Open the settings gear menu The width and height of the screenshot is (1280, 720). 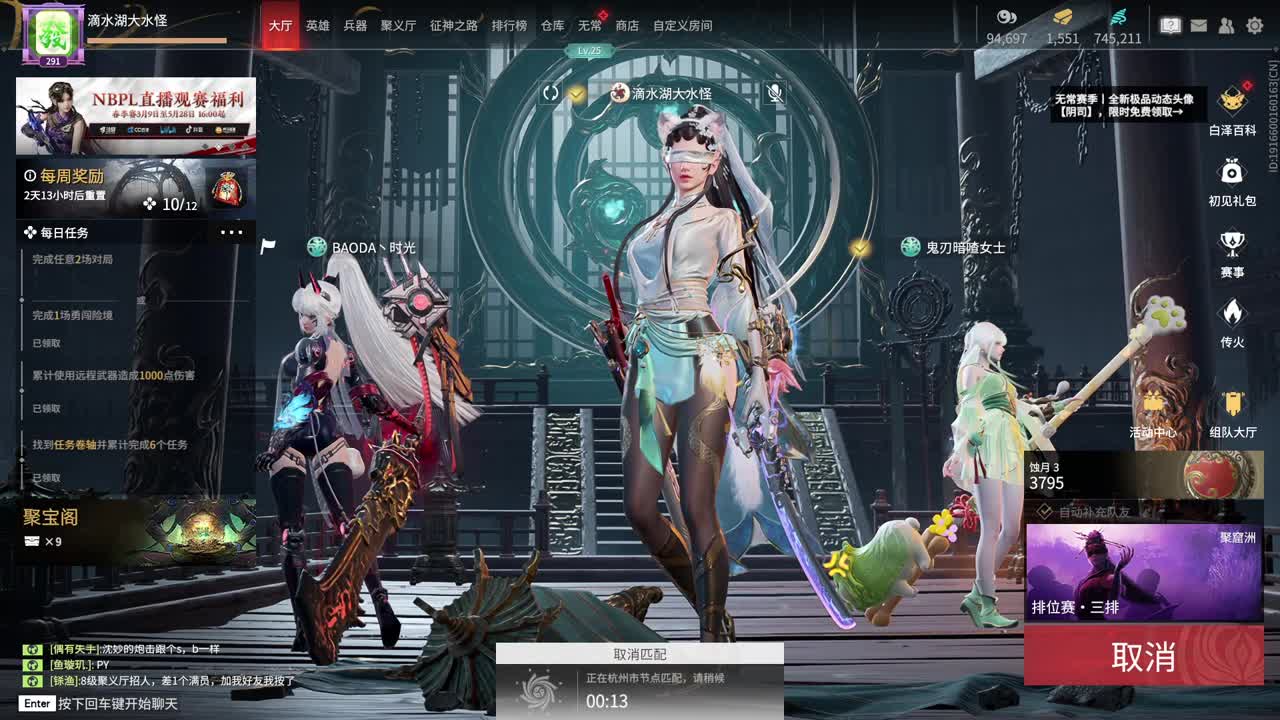pos(1253,24)
